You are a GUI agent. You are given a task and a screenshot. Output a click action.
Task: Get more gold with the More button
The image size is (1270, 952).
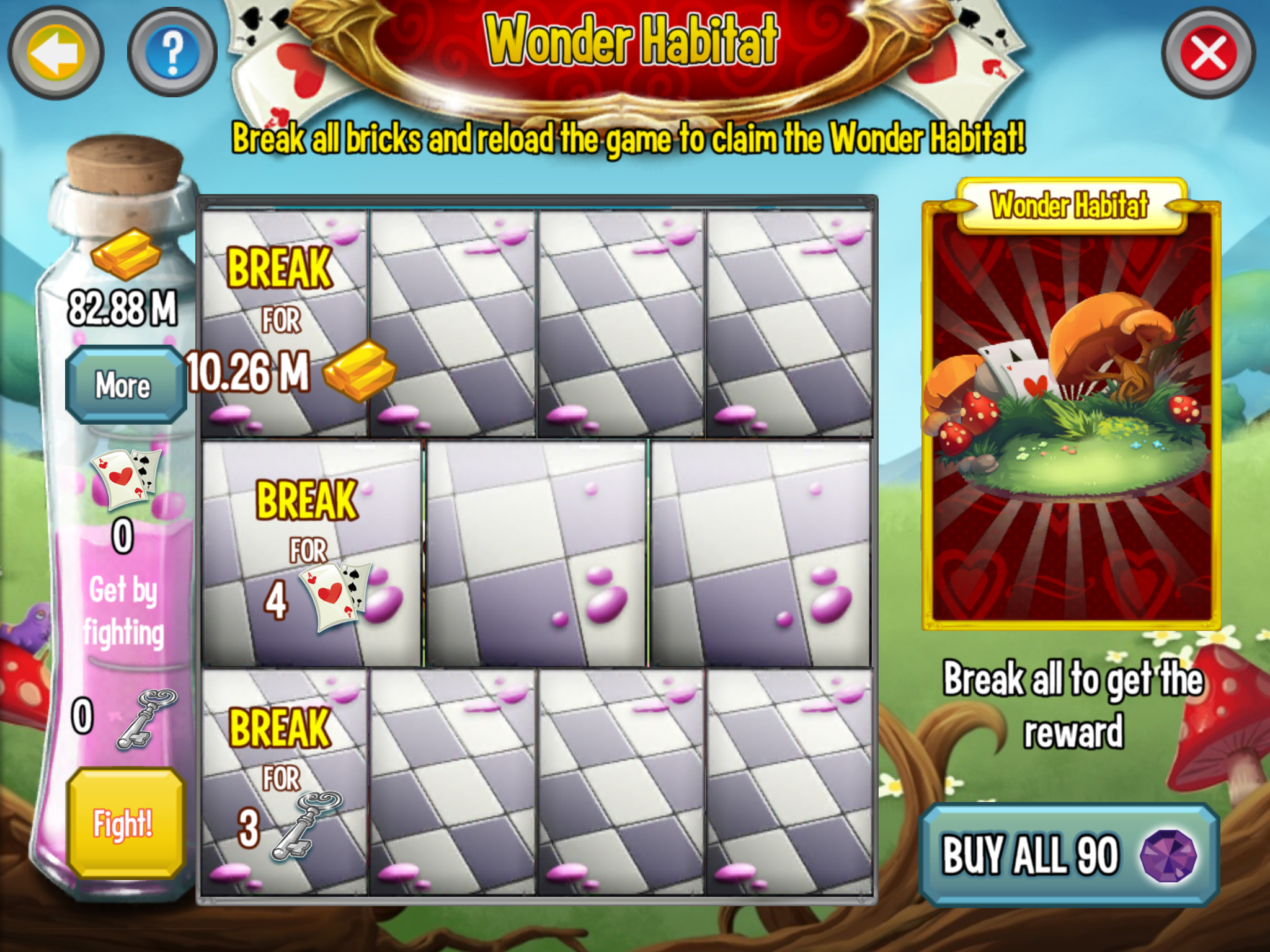coord(124,385)
